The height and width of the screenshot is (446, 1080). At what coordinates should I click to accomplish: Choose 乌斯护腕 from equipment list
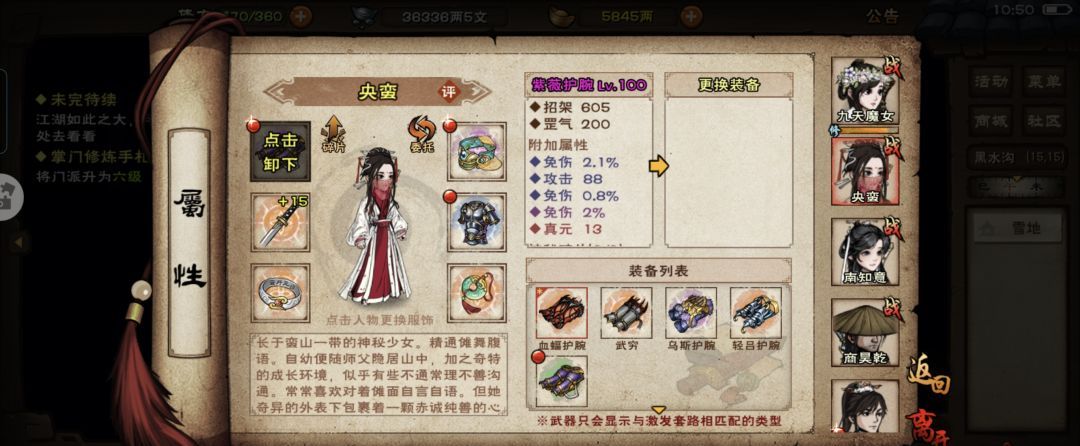[691, 316]
